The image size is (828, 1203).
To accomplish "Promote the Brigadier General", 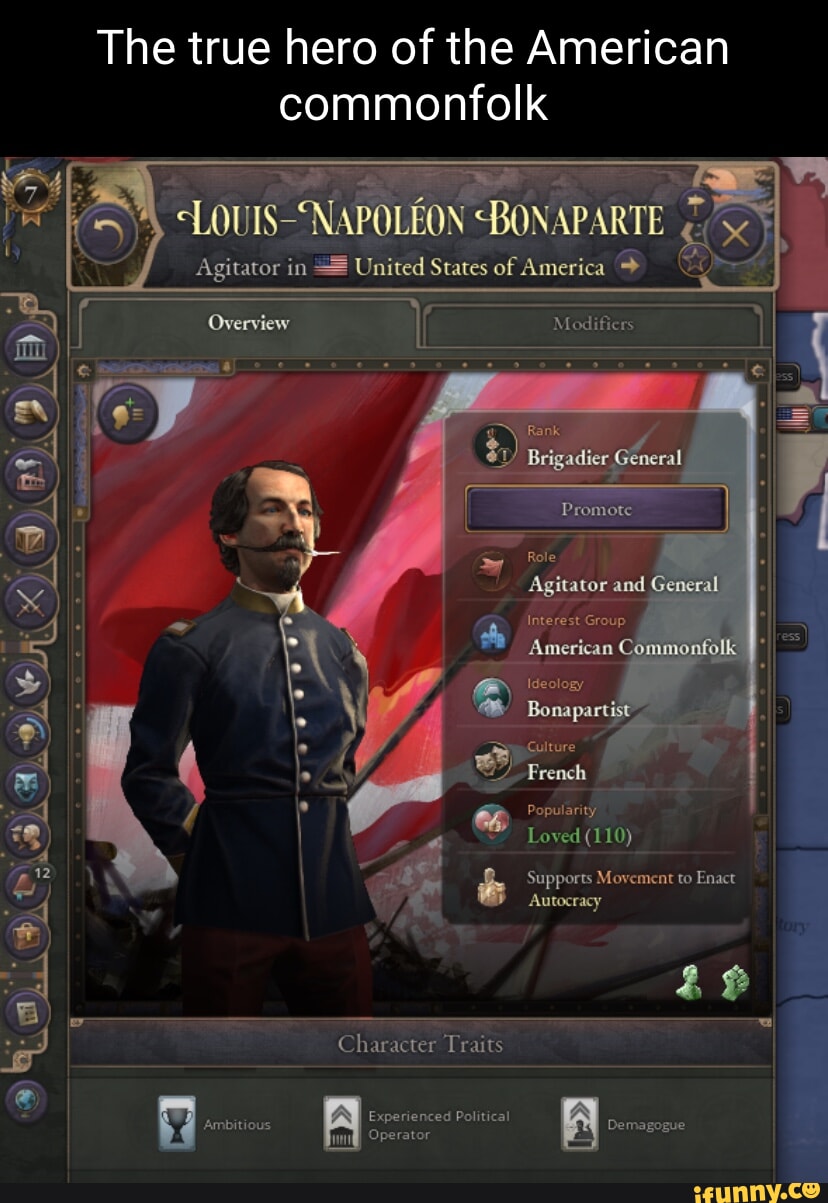I will (x=596, y=509).
